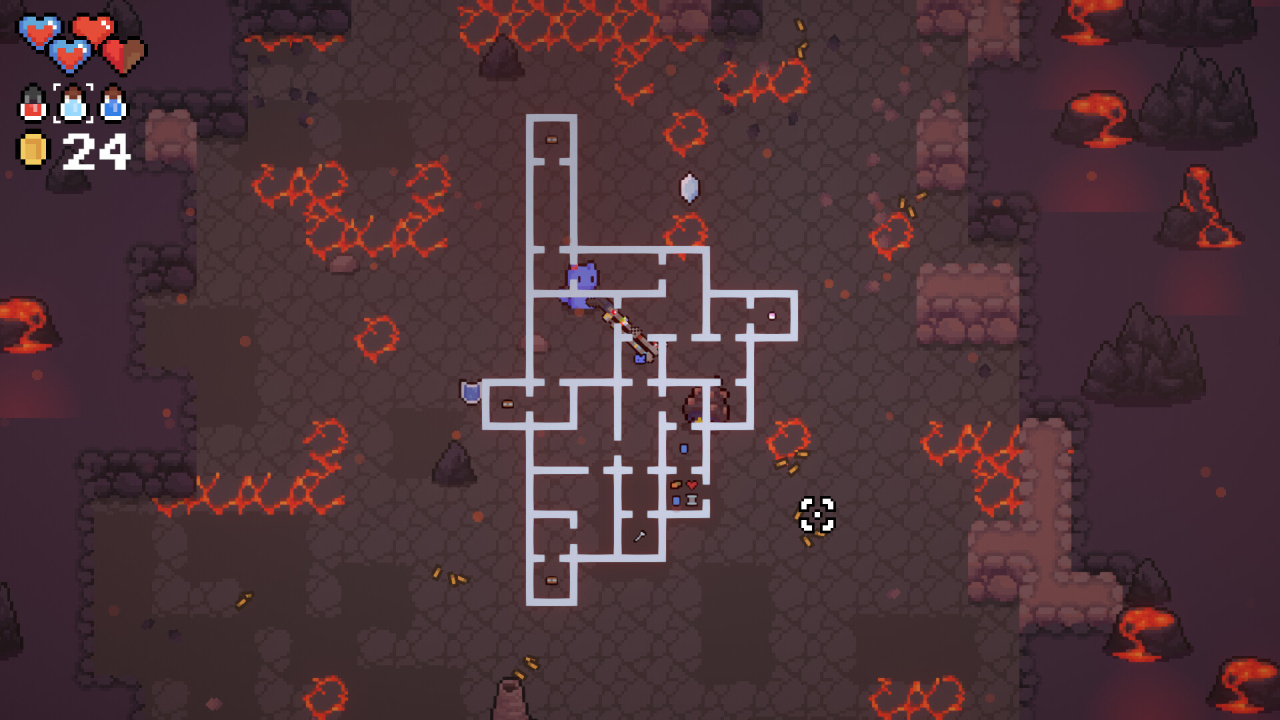Select the red potion with grey cap

point(34,103)
